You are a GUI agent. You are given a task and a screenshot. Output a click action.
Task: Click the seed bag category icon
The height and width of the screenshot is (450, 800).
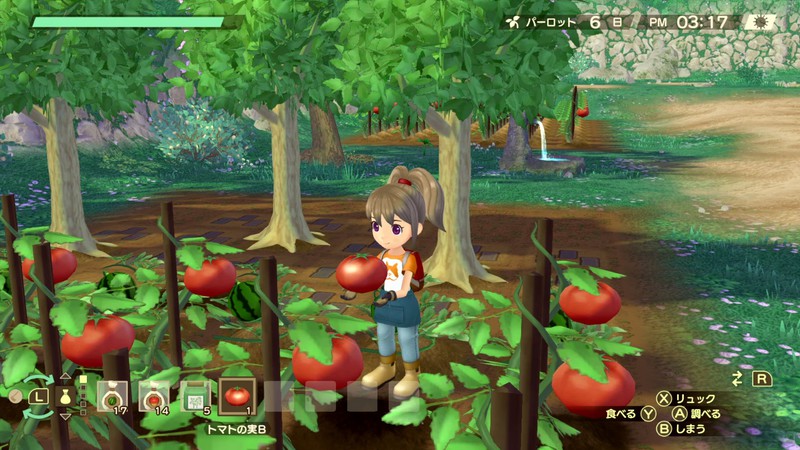pos(66,396)
